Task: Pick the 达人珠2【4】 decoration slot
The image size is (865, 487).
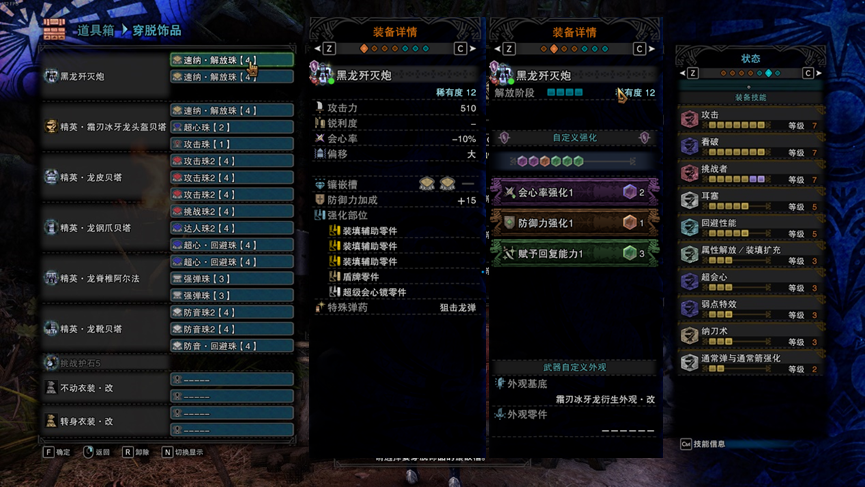Action: pos(232,228)
